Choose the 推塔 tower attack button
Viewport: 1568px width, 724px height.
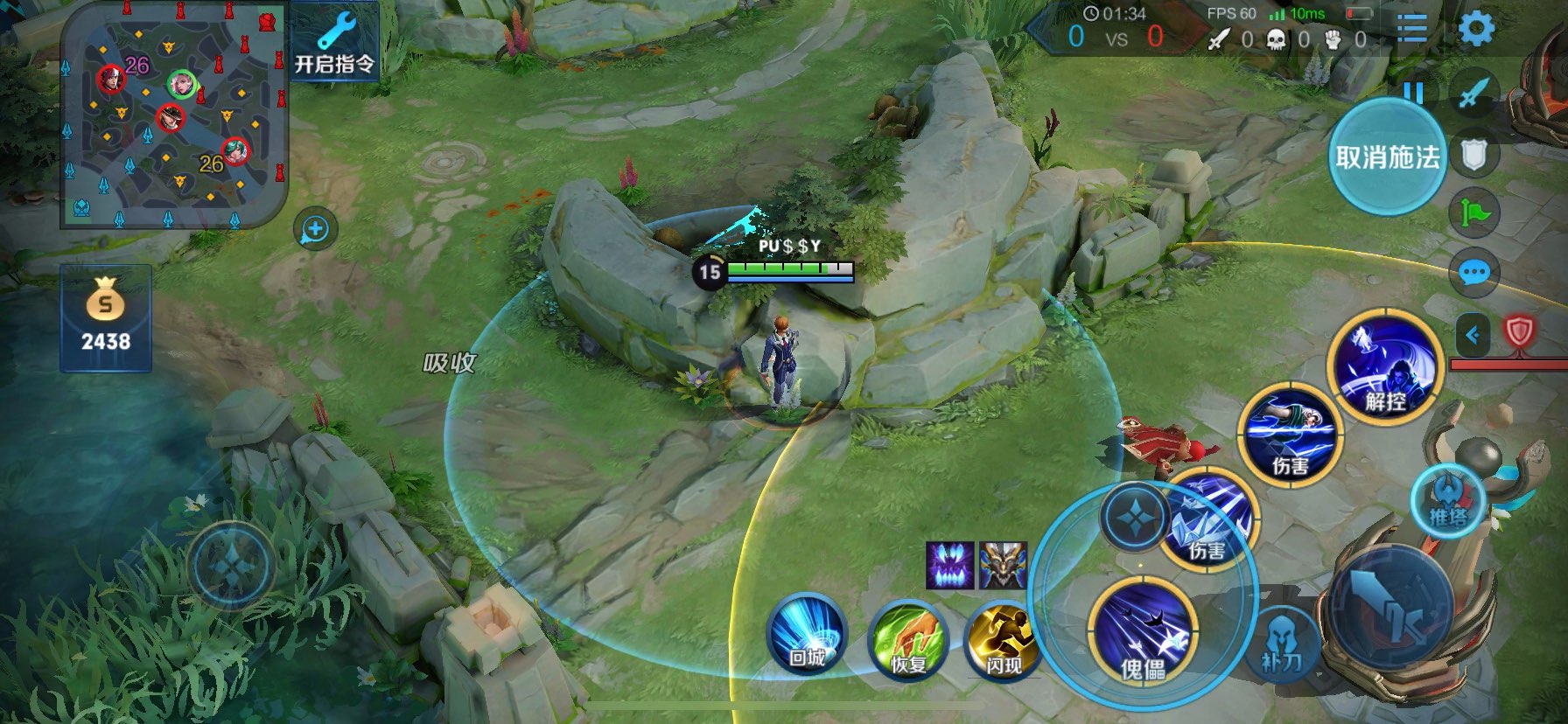pos(1448,502)
